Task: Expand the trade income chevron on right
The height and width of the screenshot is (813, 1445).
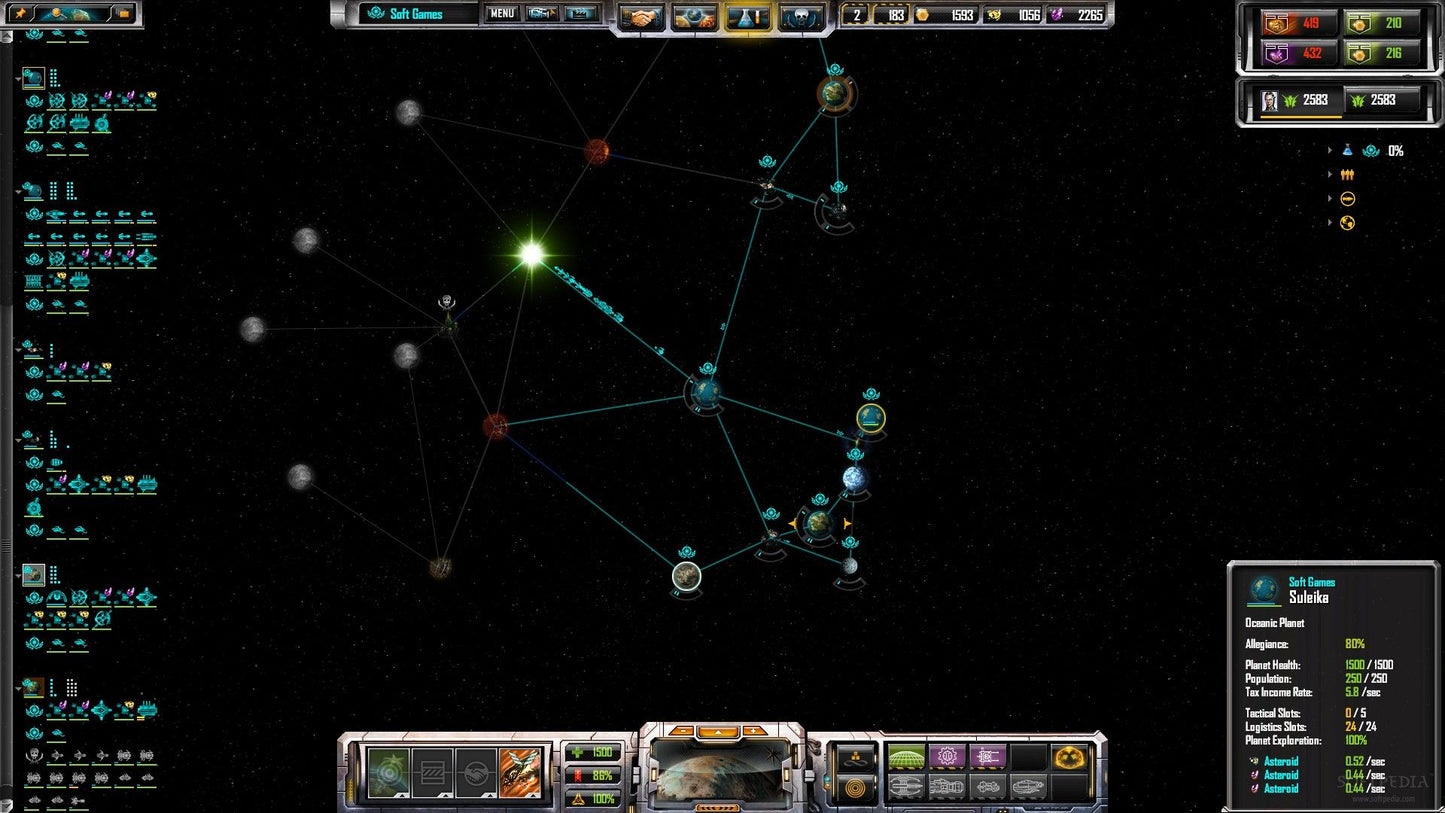Action: [1329, 198]
